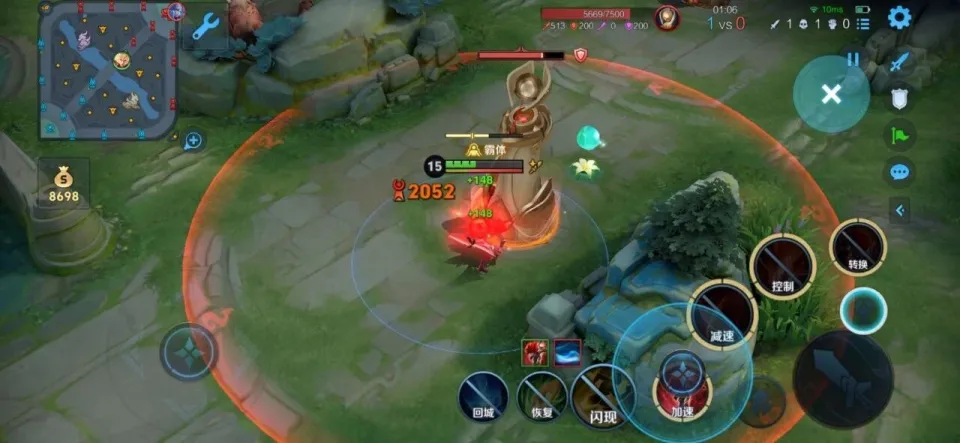Use the 控制 control ability
Screen dimensions: 960x443
click(782, 264)
